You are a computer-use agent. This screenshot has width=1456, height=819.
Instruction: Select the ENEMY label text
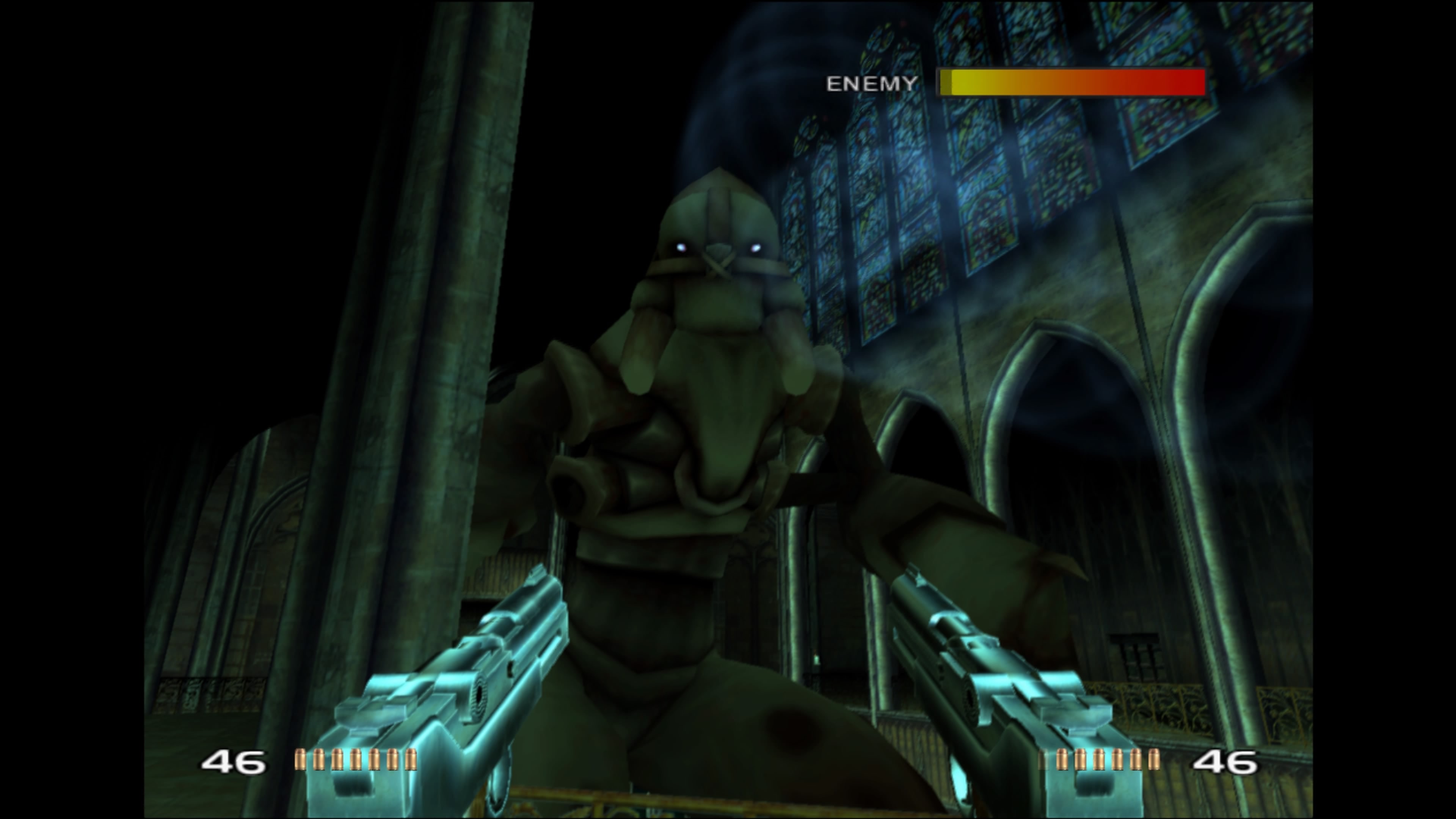872,84
